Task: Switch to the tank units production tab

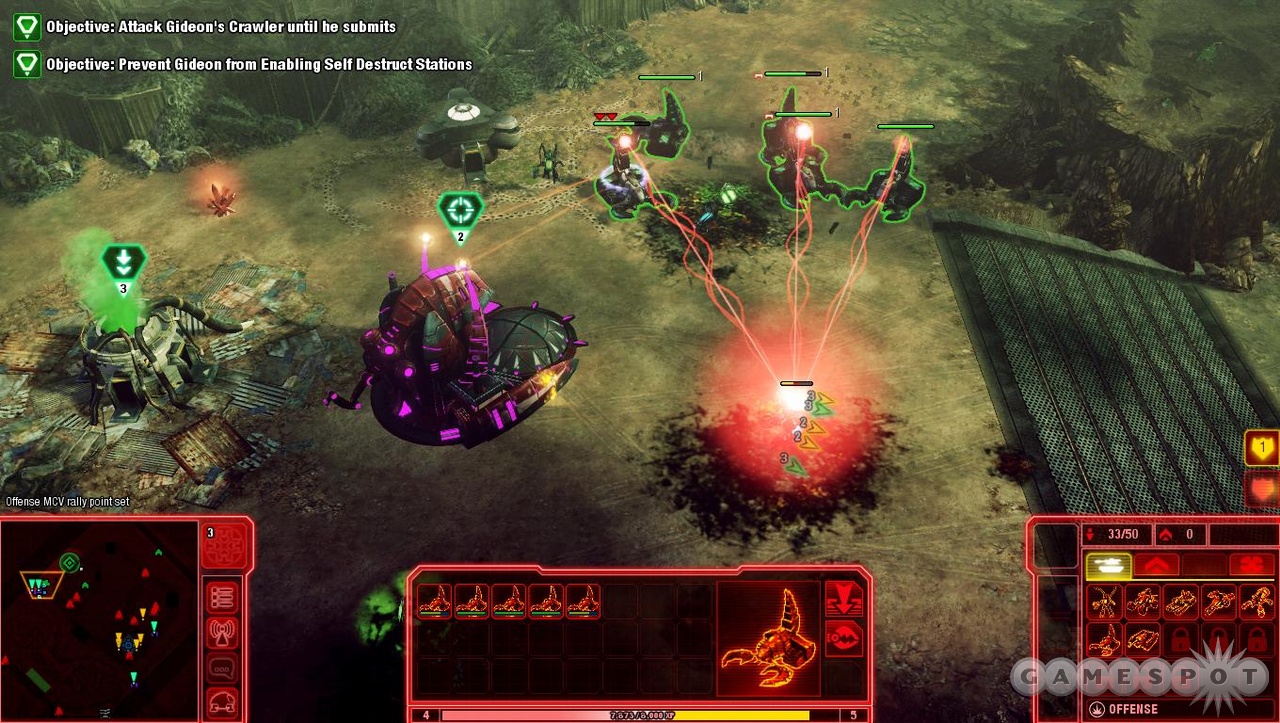Action: (x=1108, y=566)
